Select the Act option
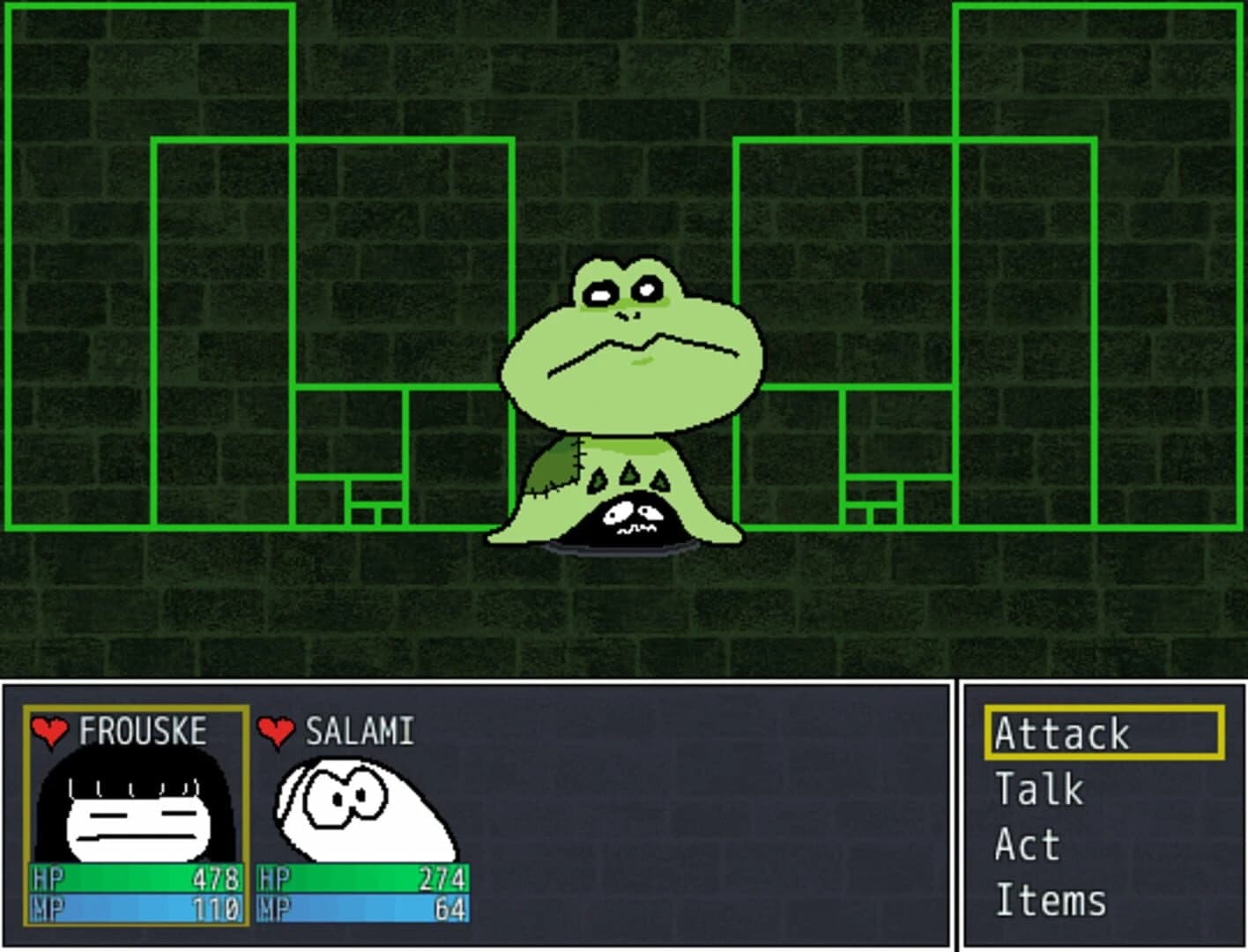The image size is (1248, 952). [x=1025, y=844]
